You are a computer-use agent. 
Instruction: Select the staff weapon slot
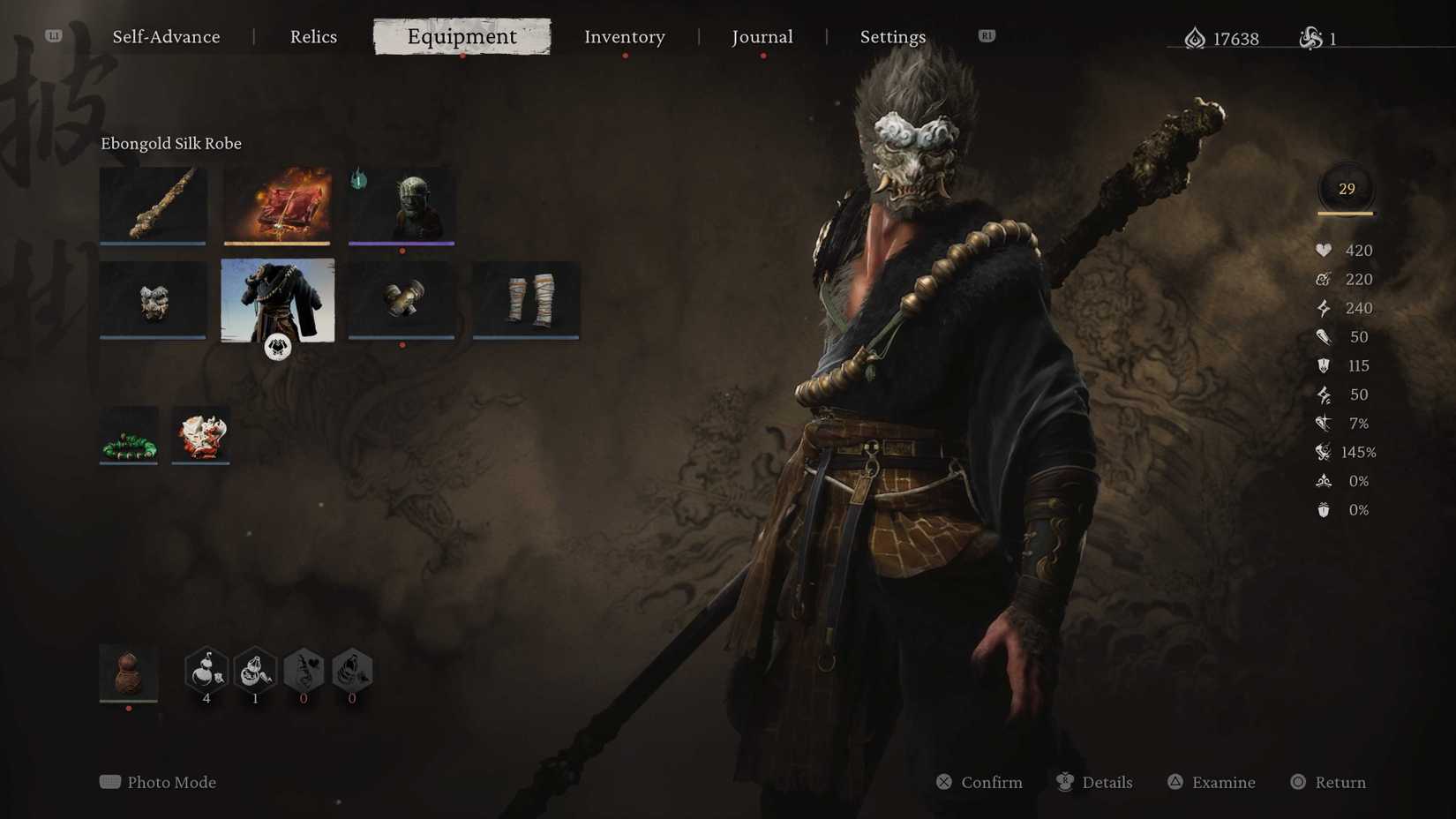pos(153,206)
